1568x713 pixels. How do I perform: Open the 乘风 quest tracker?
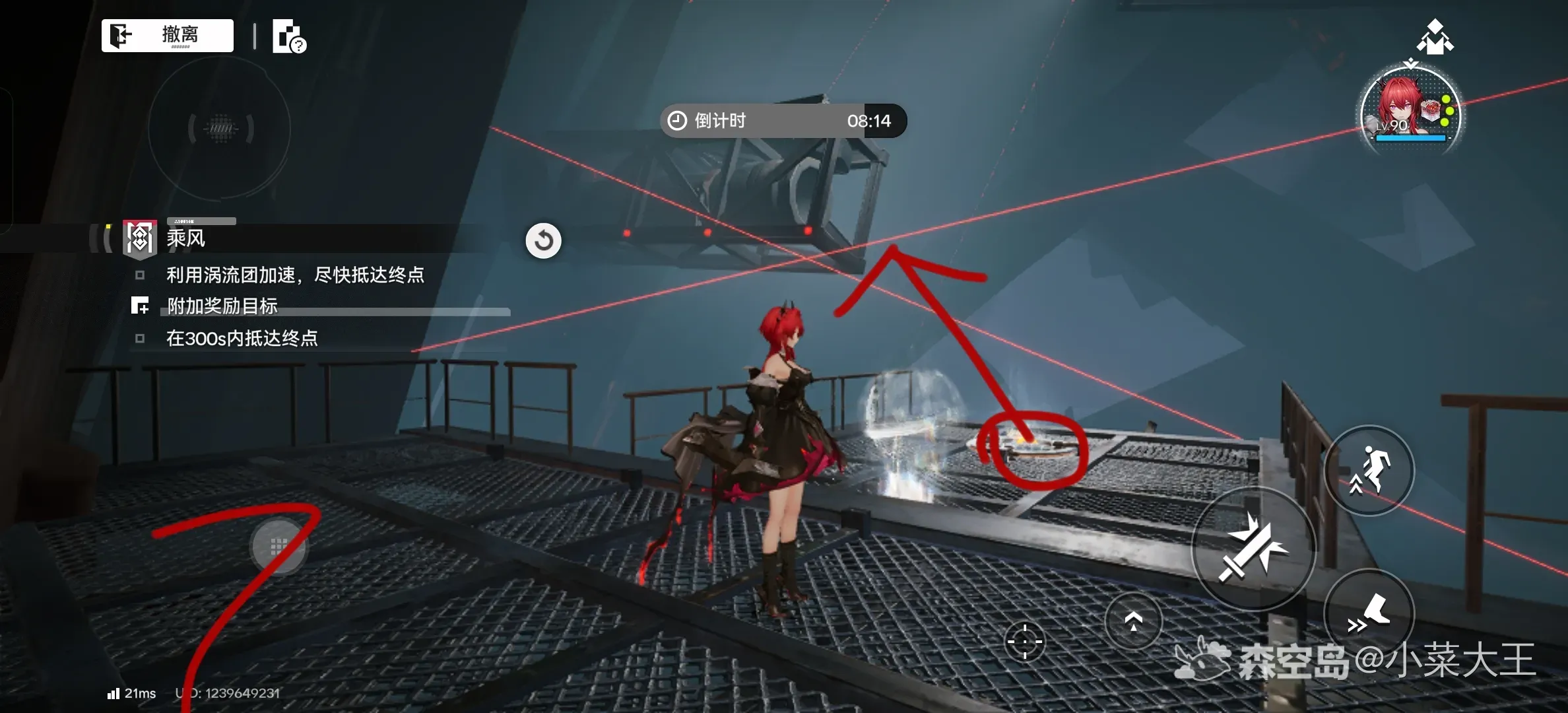pos(186,238)
